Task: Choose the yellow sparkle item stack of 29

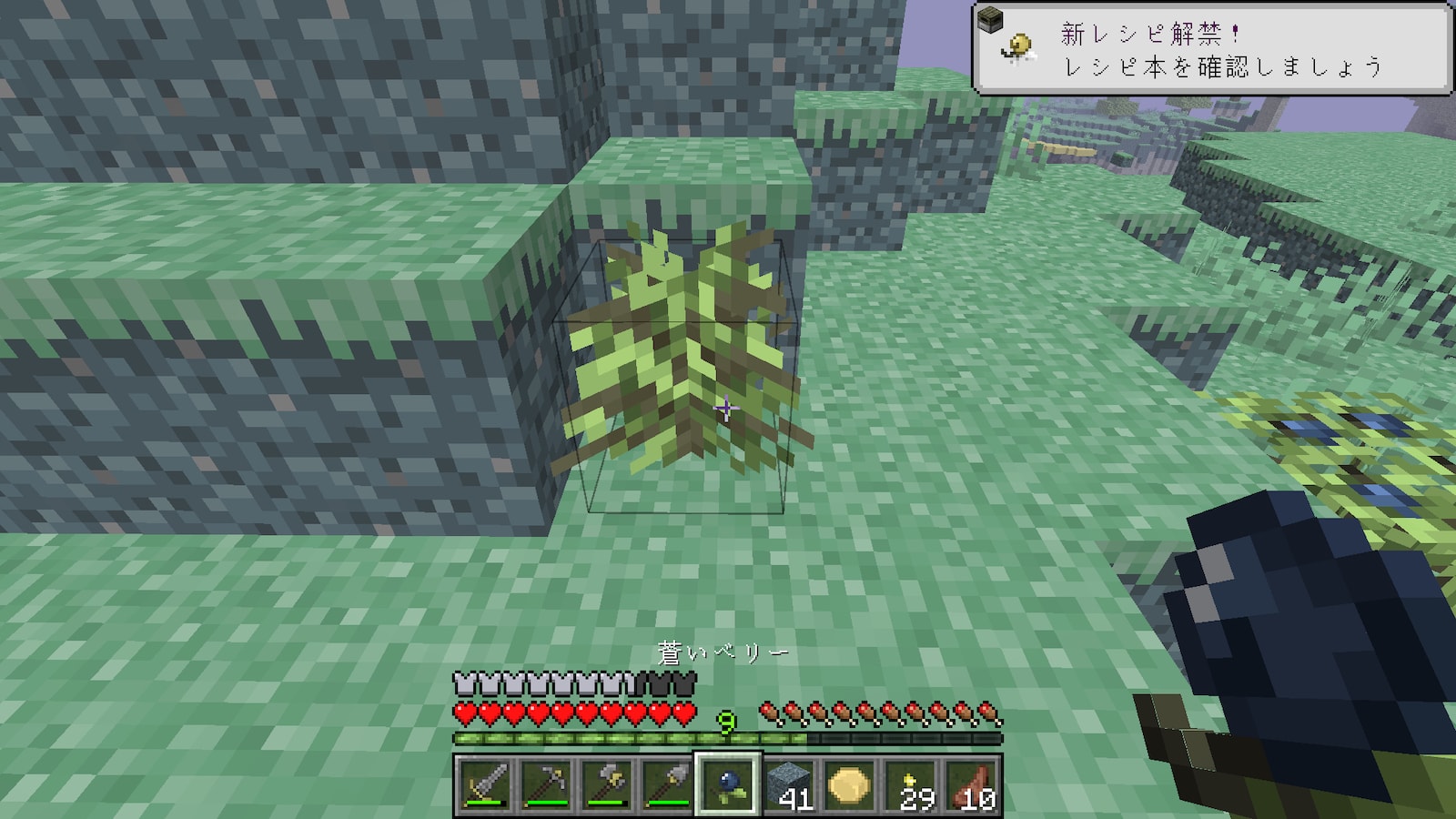Action: [911, 785]
